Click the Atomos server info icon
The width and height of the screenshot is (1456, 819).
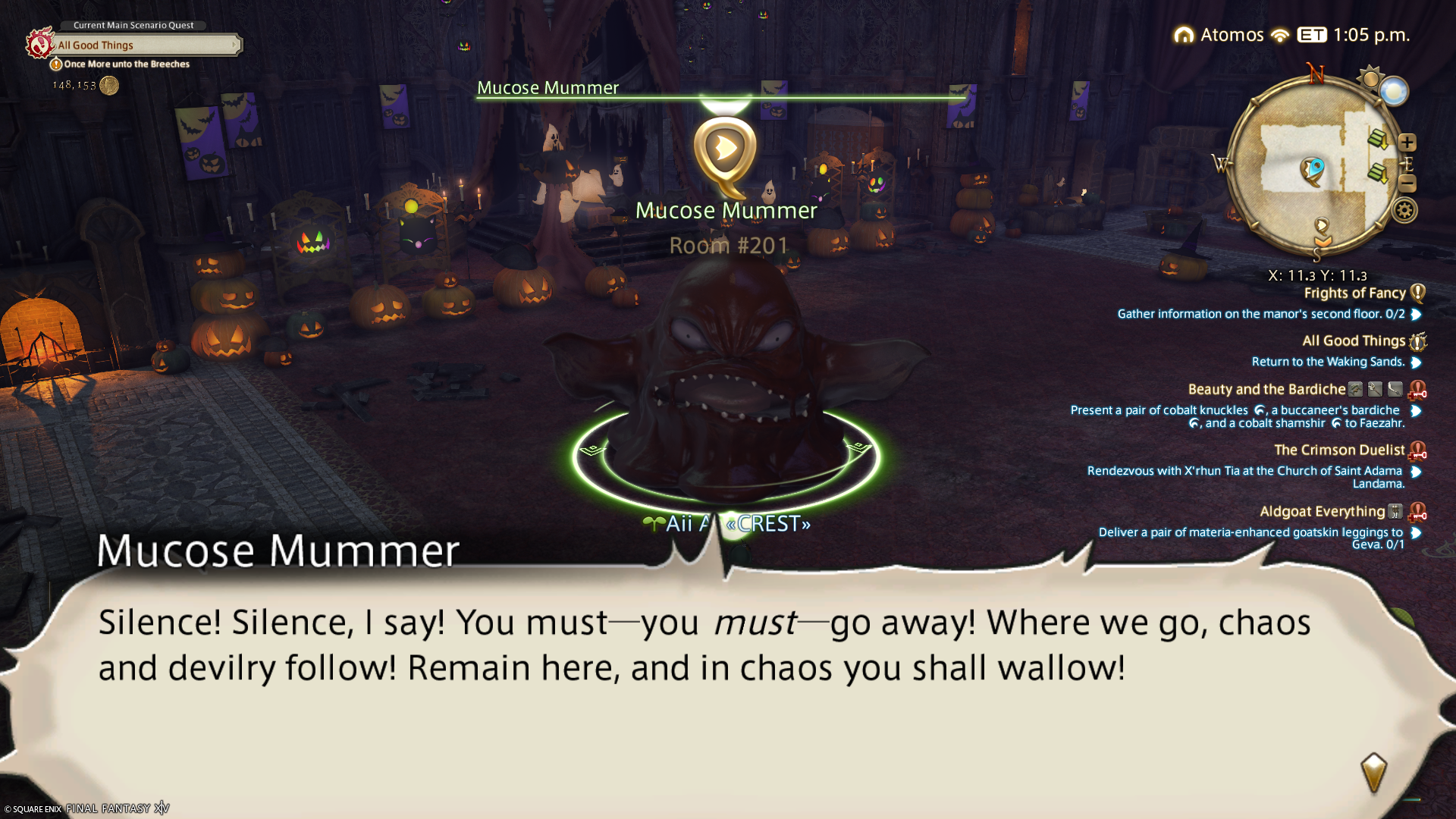click(1184, 36)
